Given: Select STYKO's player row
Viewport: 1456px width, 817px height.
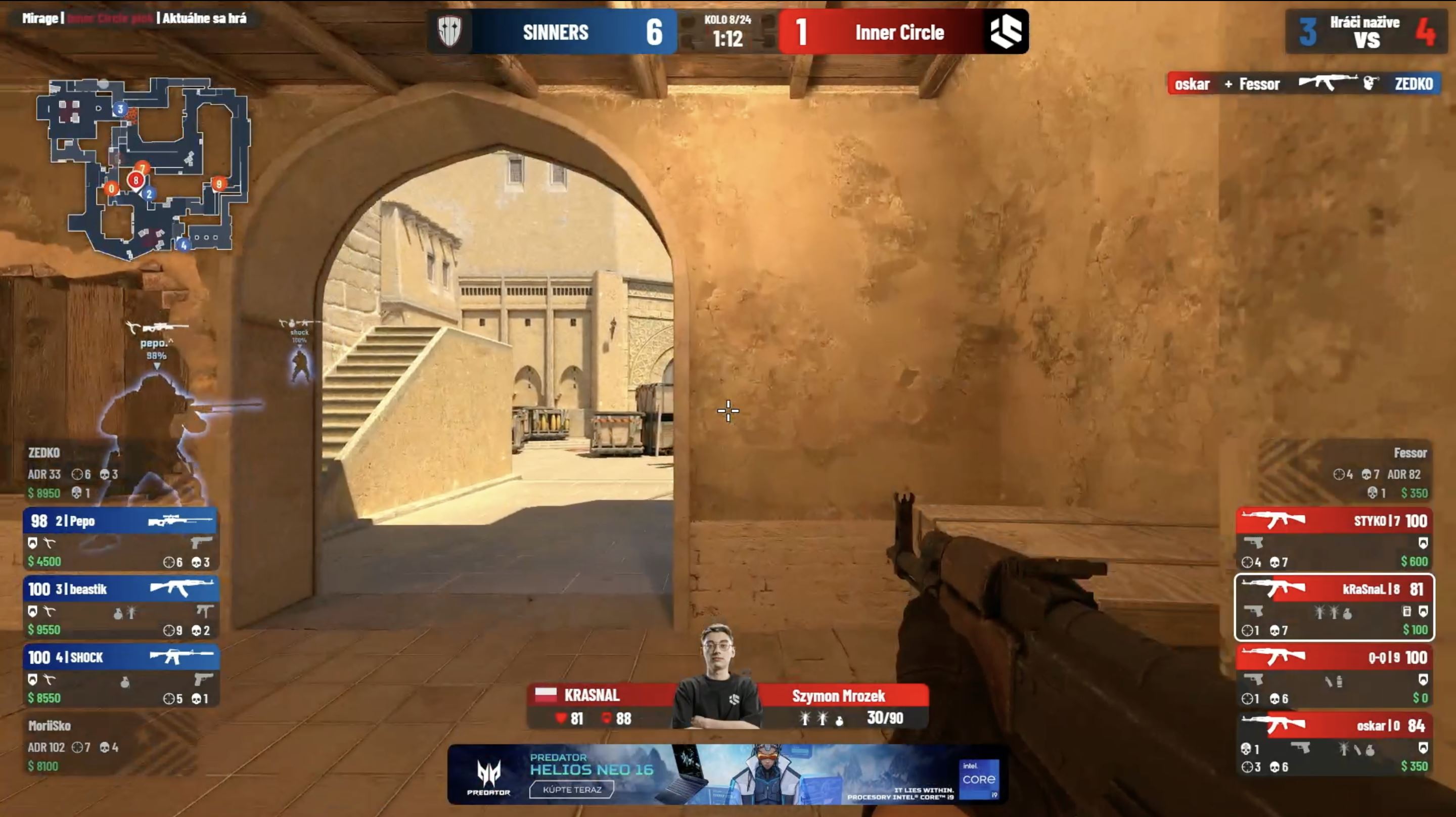Looking at the screenshot, I should pos(1334,539).
